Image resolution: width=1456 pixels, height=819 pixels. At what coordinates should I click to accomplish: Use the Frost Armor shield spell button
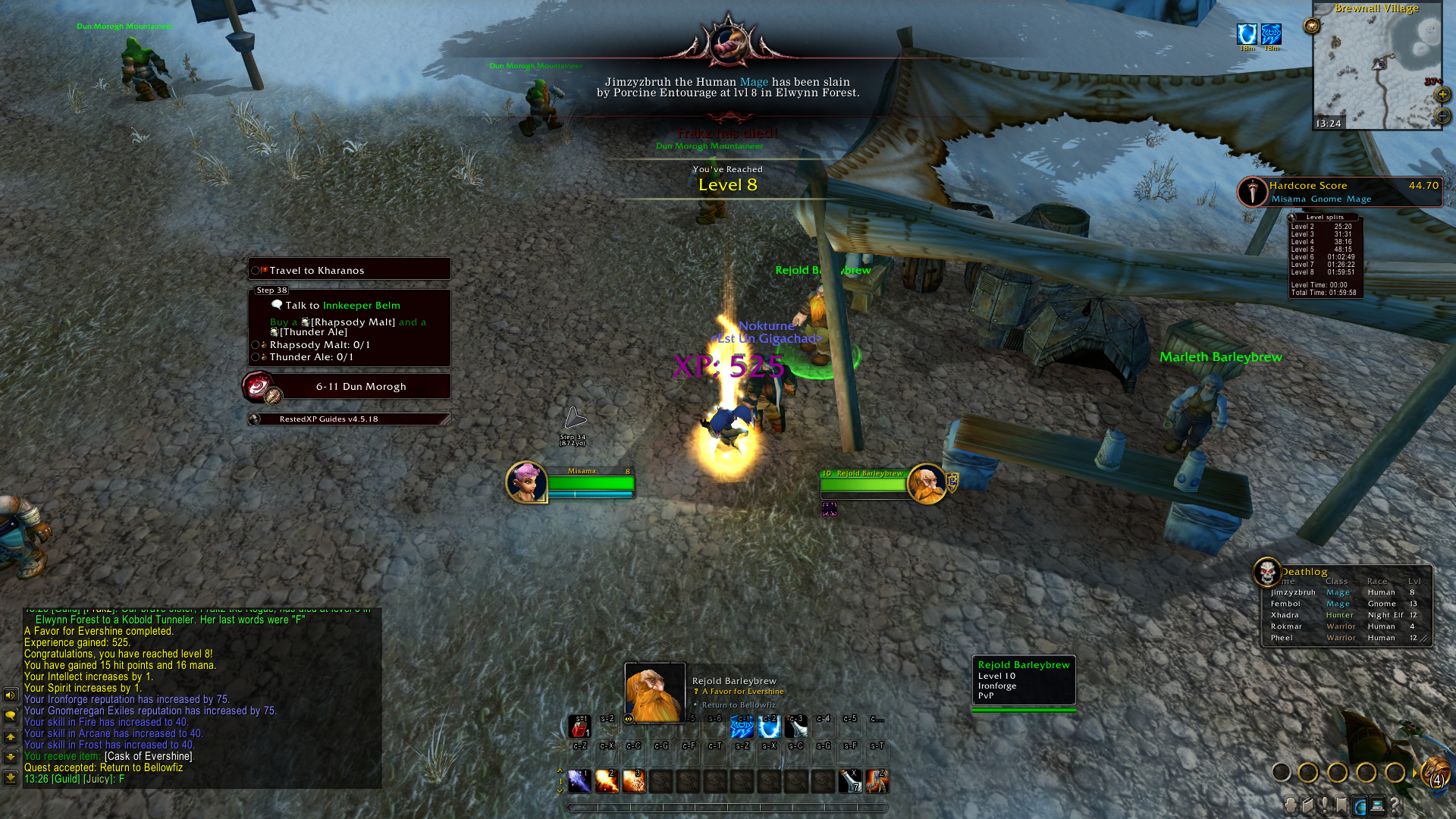pos(769,726)
